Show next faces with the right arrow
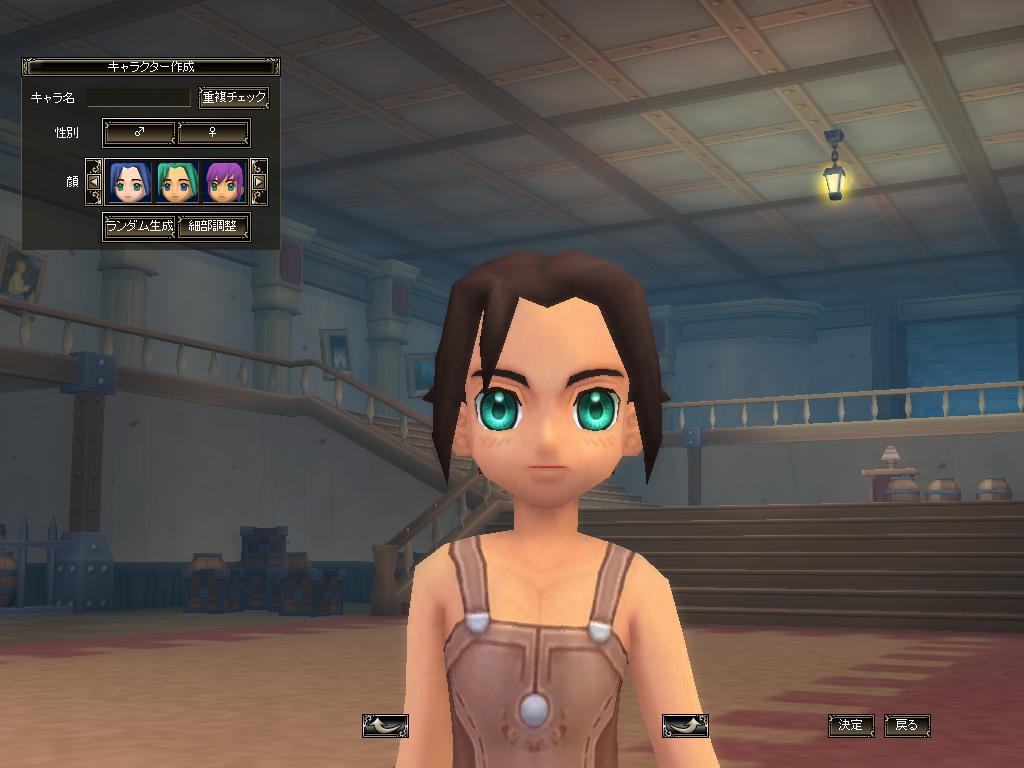Viewport: 1024px width, 768px height. pos(258,182)
